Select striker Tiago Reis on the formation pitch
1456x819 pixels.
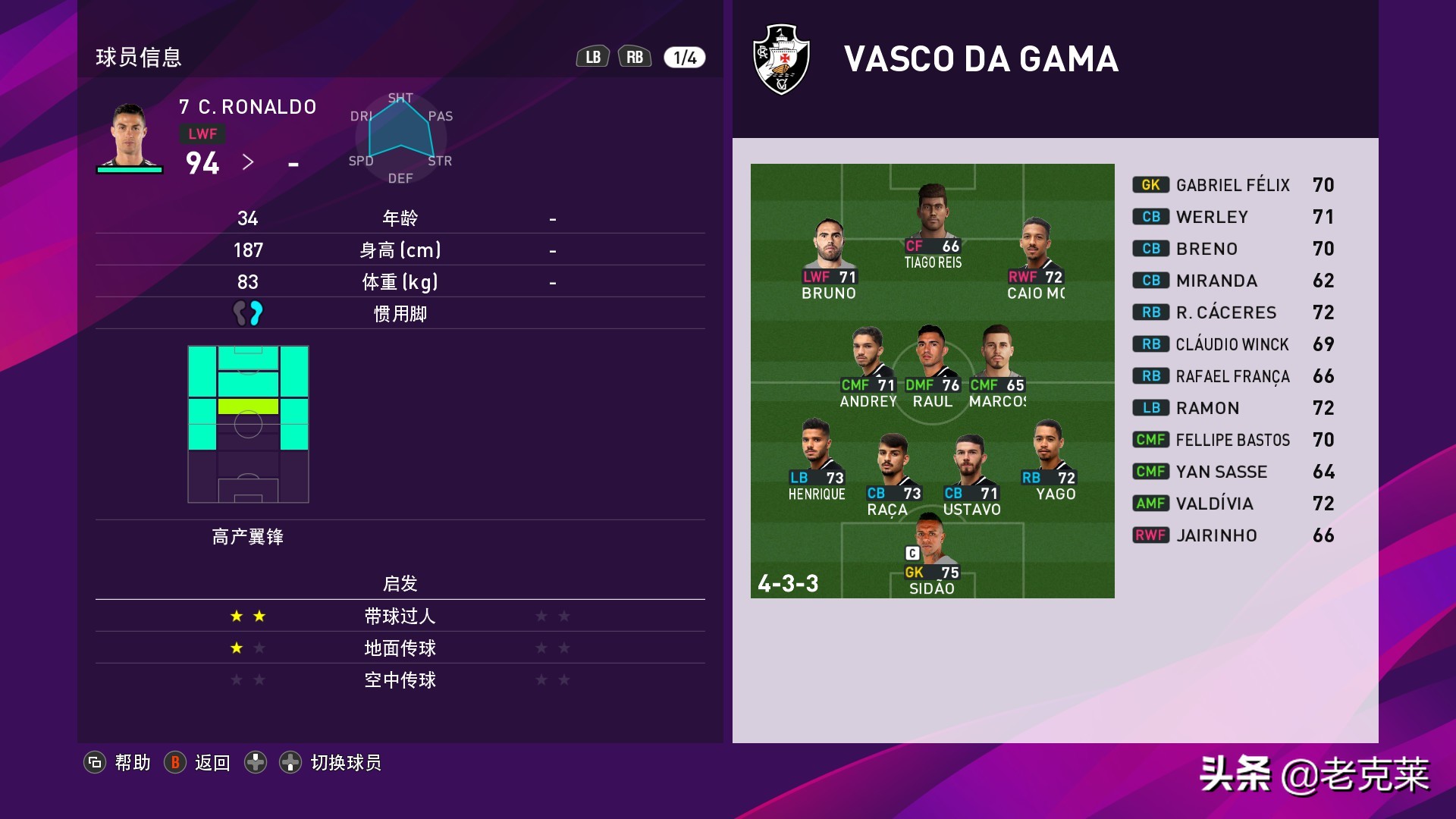pos(932,226)
